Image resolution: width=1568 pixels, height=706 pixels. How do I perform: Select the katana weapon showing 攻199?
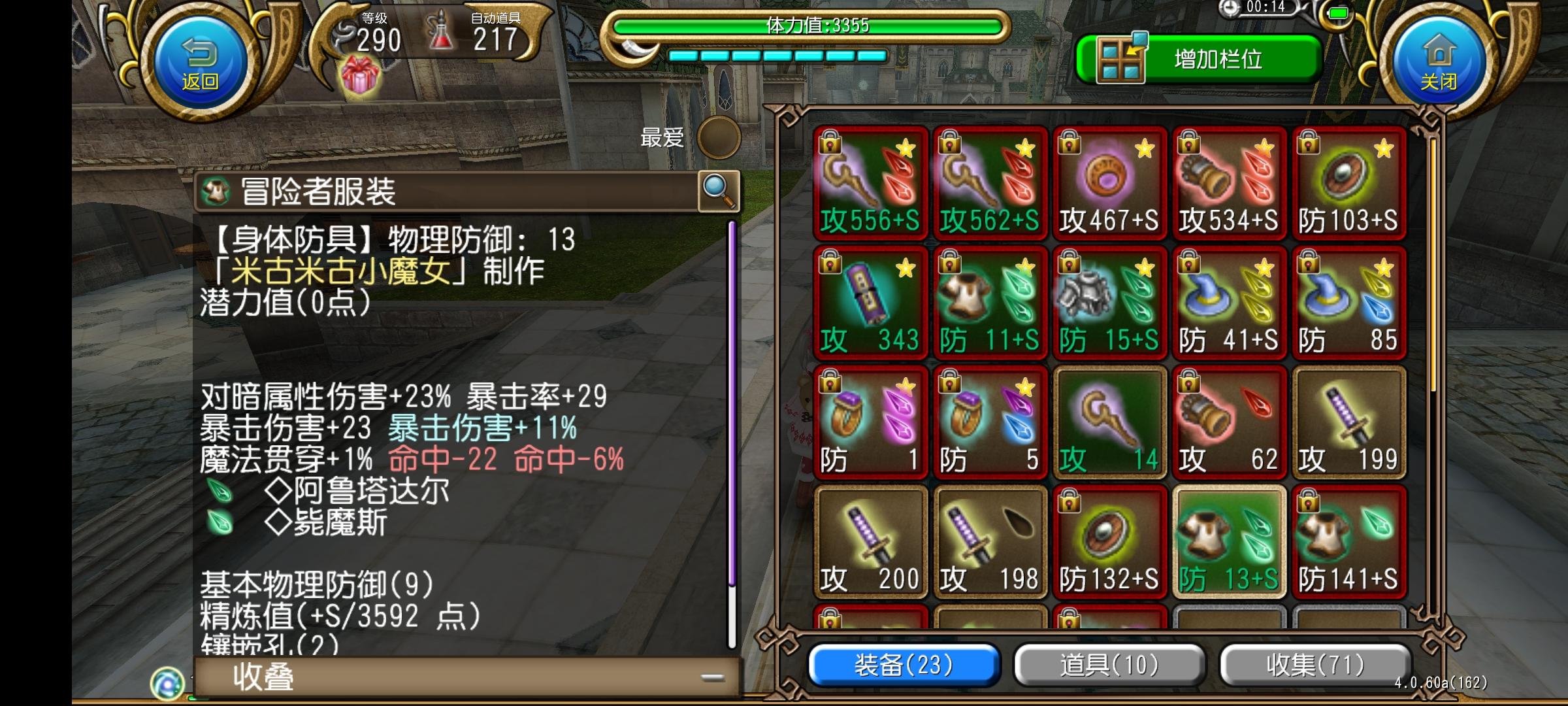click(1348, 425)
